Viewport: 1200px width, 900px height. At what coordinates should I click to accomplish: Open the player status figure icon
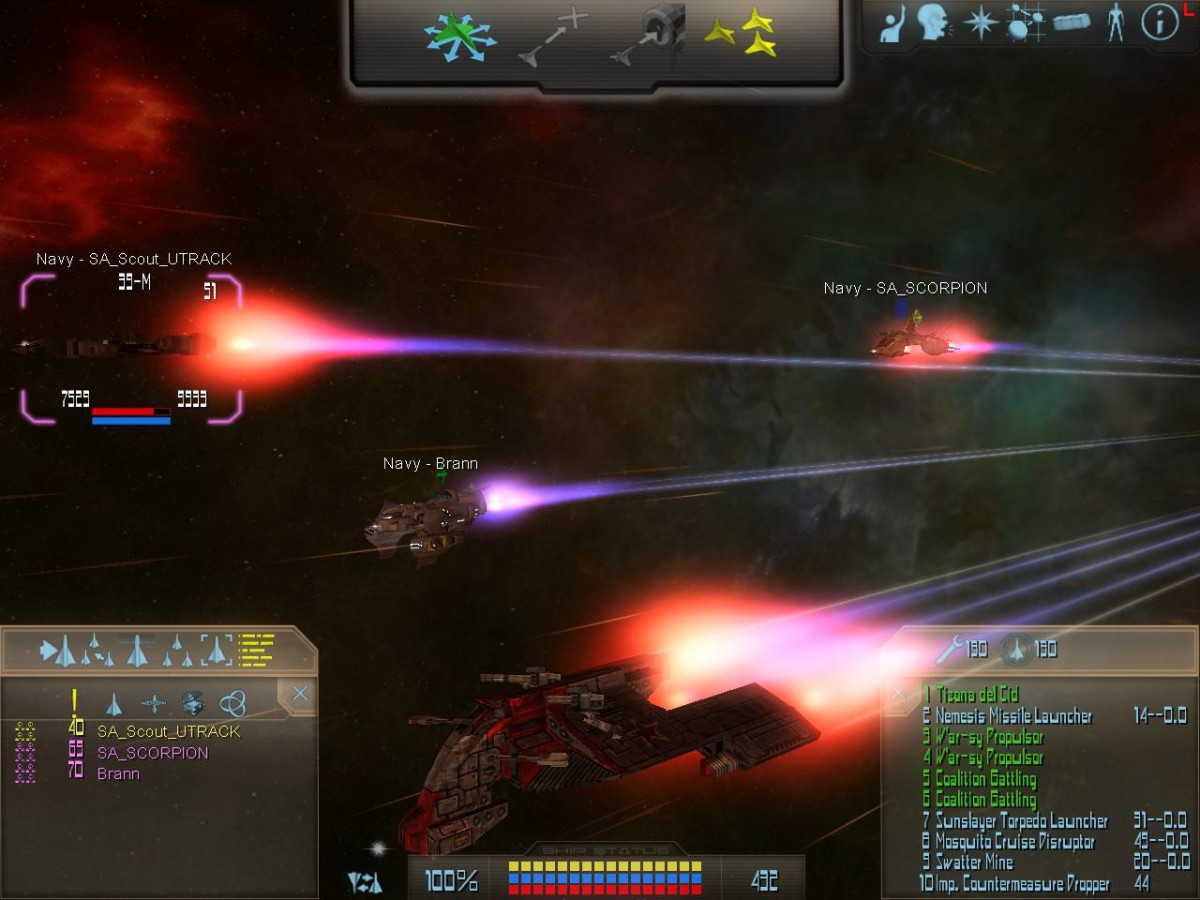pyautogui.click(x=1116, y=22)
